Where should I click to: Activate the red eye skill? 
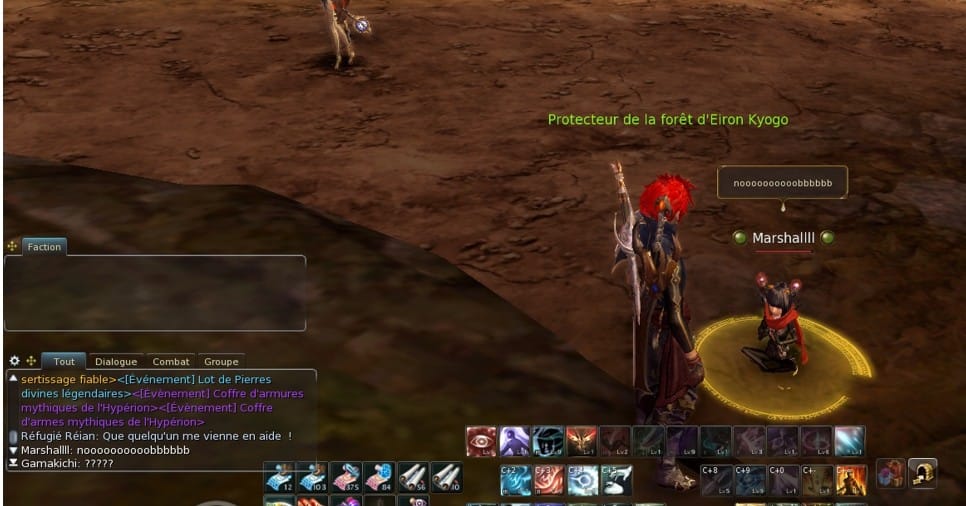click(481, 441)
